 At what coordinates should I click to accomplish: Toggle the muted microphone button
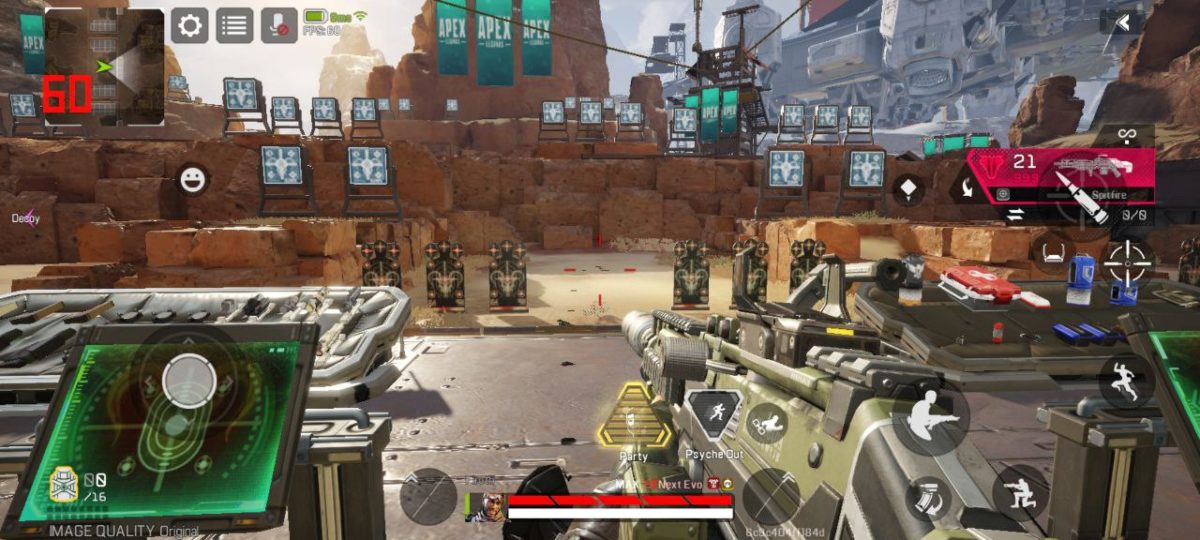pos(279,26)
